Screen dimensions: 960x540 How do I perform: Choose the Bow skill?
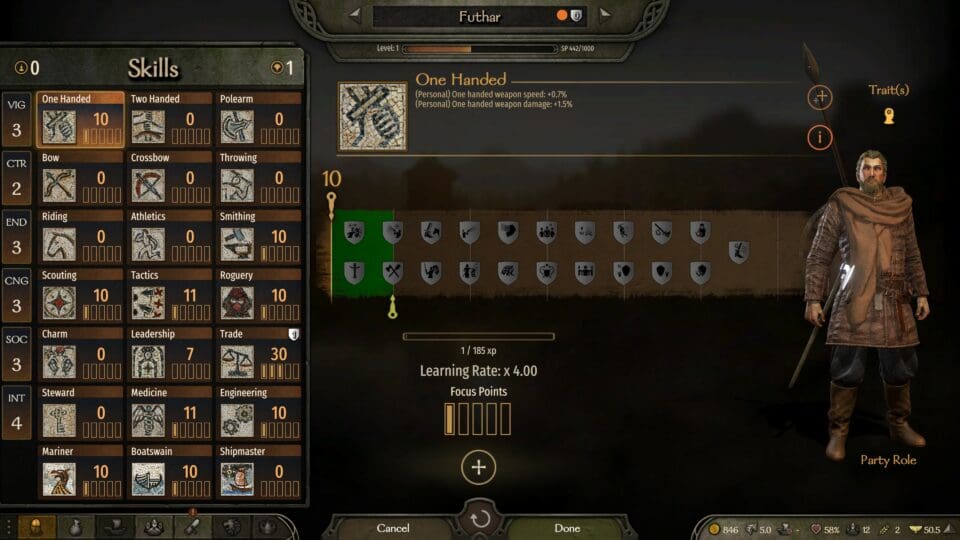81,178
